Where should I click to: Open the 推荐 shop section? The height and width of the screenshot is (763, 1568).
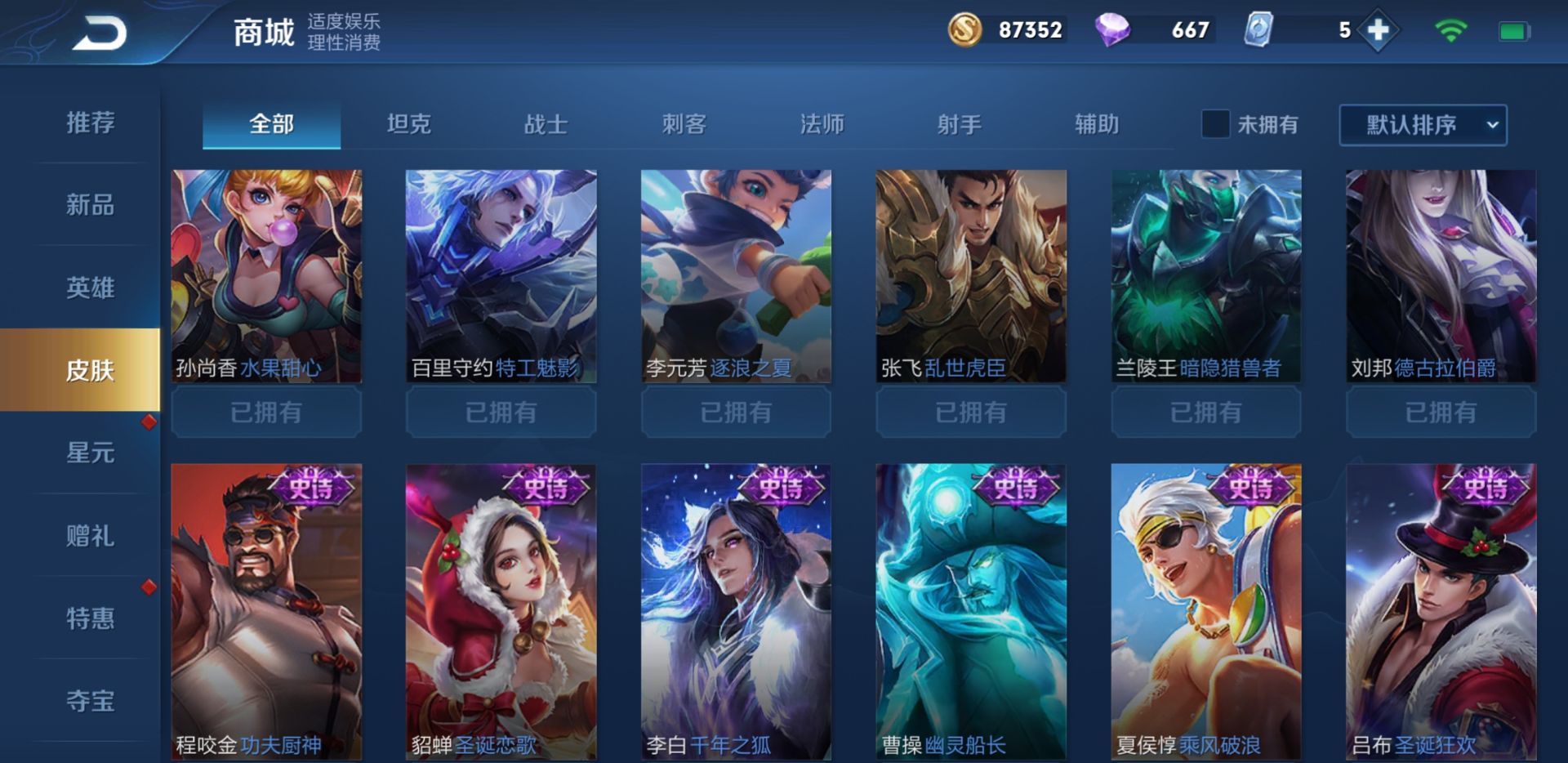(x=90, y=123)
